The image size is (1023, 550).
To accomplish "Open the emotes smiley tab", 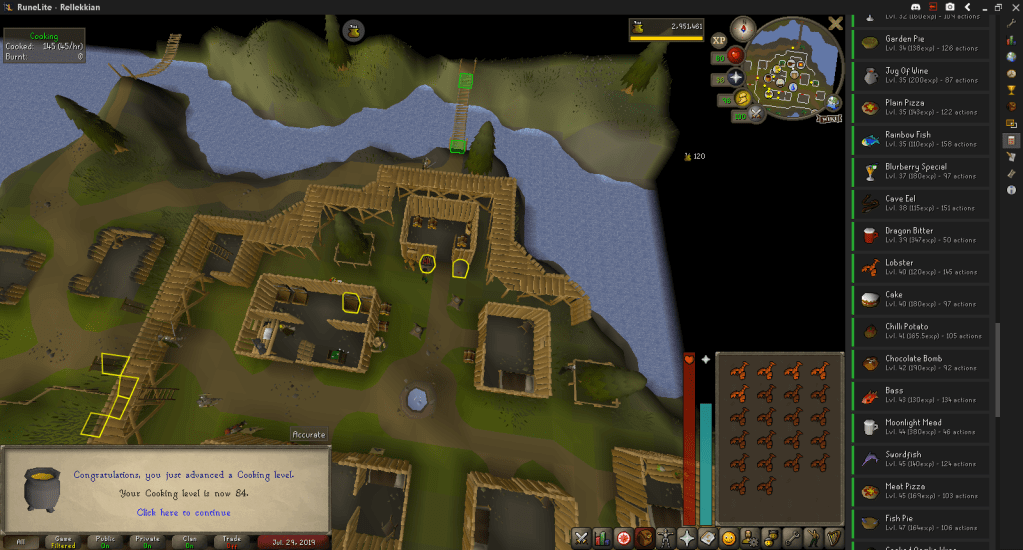I will [x=729, y=537].
